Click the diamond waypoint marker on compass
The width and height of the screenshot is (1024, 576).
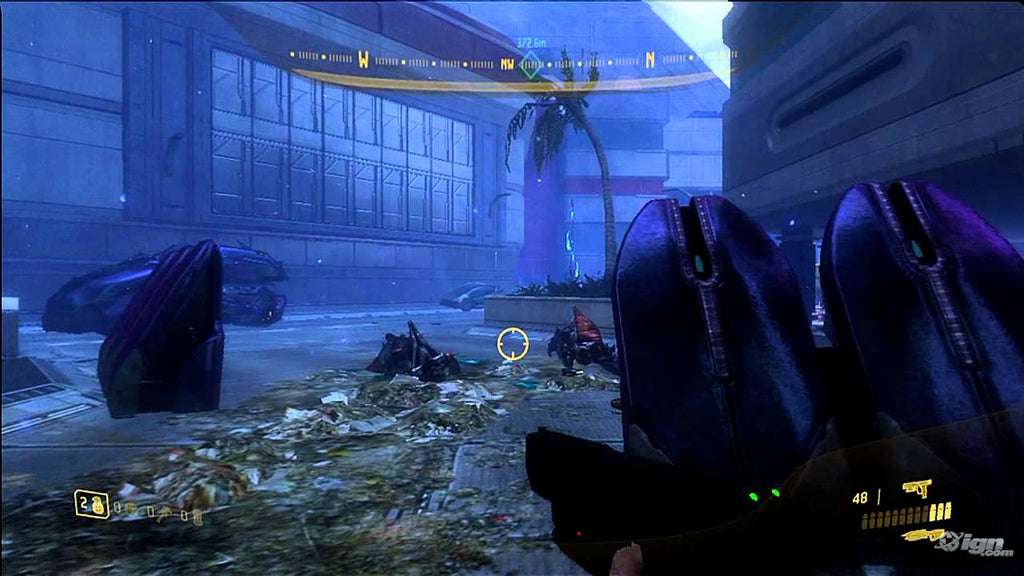pos(531,65)
